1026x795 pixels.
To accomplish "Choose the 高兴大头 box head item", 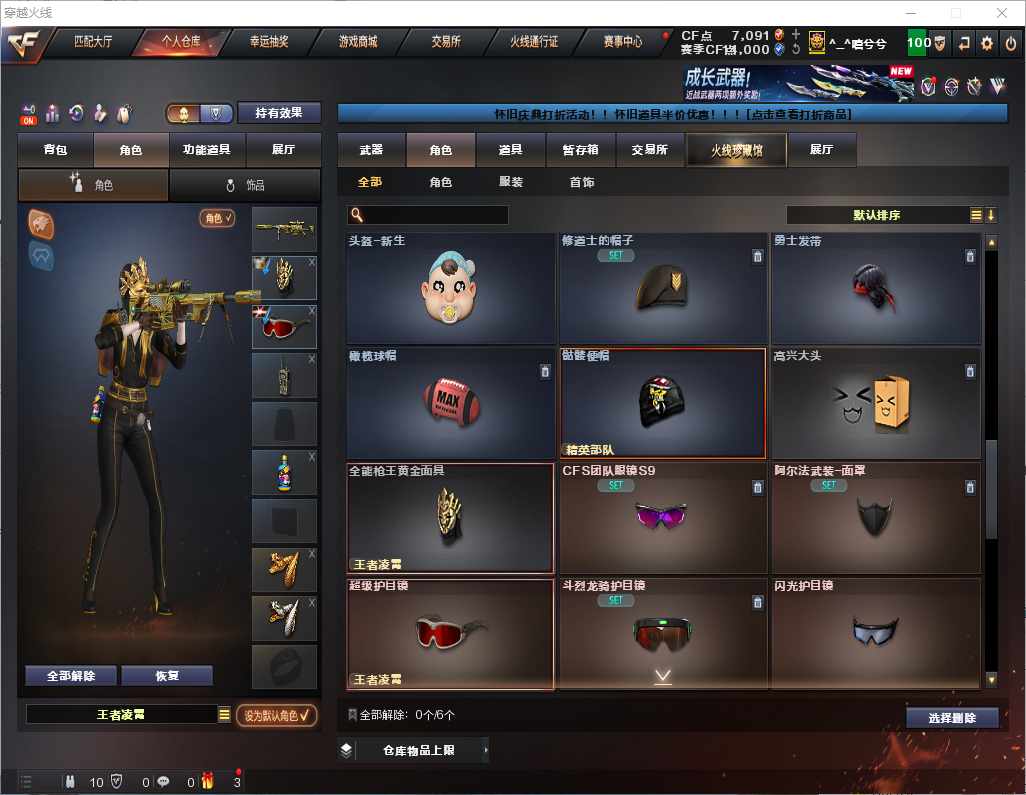I will pyautogui.click(x=874, y=402).
